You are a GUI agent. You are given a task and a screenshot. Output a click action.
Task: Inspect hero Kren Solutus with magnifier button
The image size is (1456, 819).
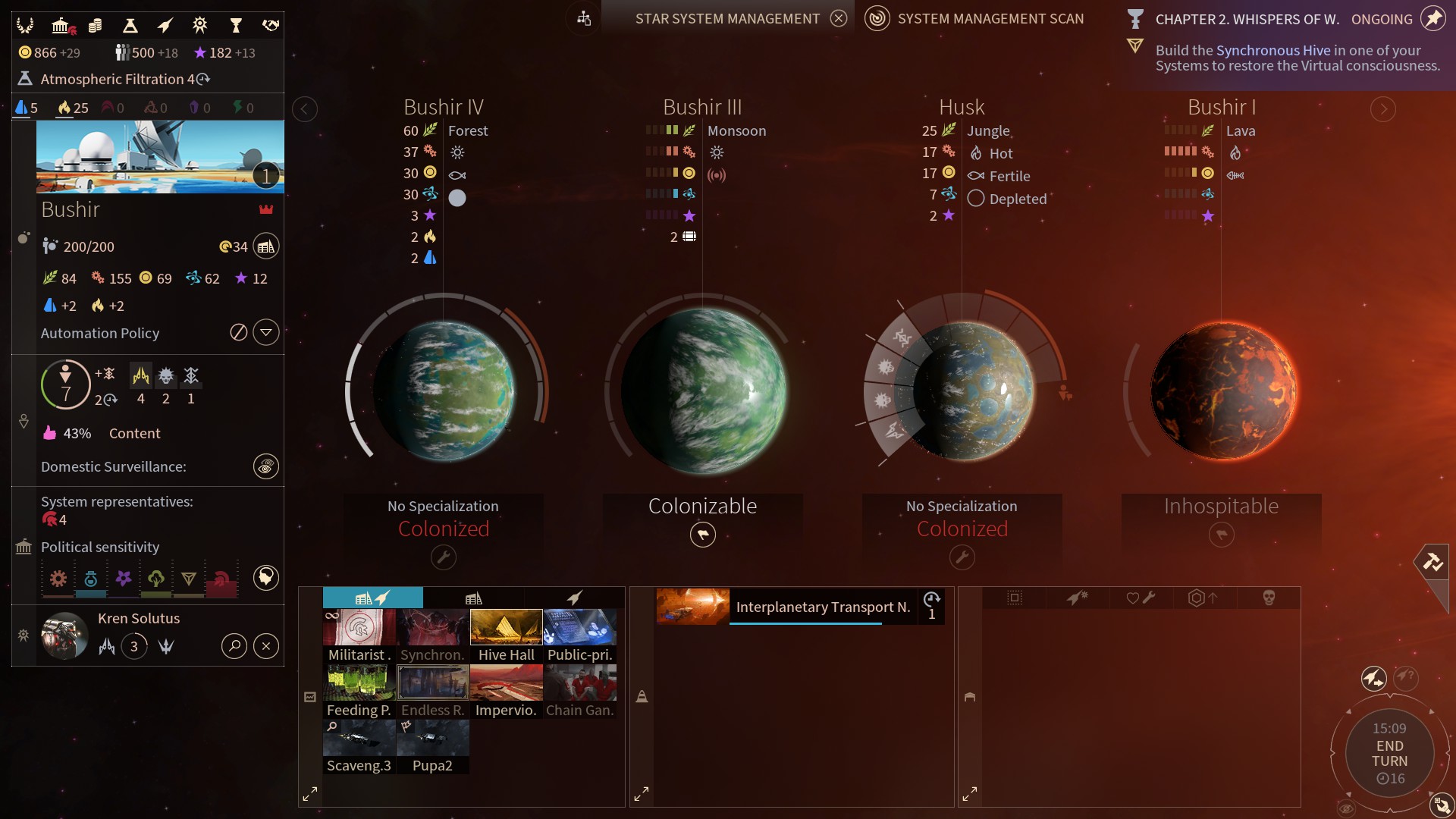234,646
